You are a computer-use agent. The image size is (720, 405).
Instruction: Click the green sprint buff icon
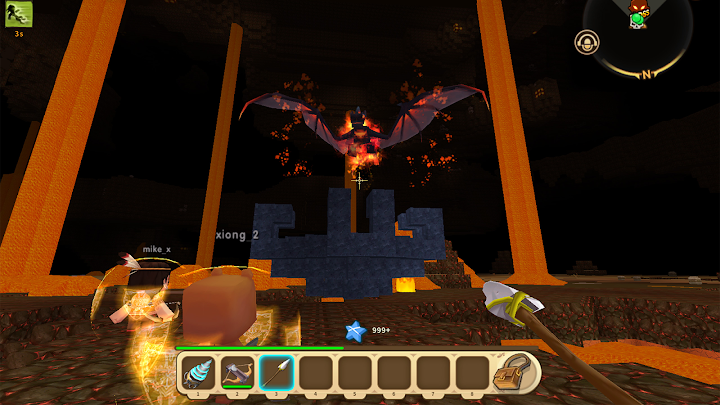(x=18, y=14)
